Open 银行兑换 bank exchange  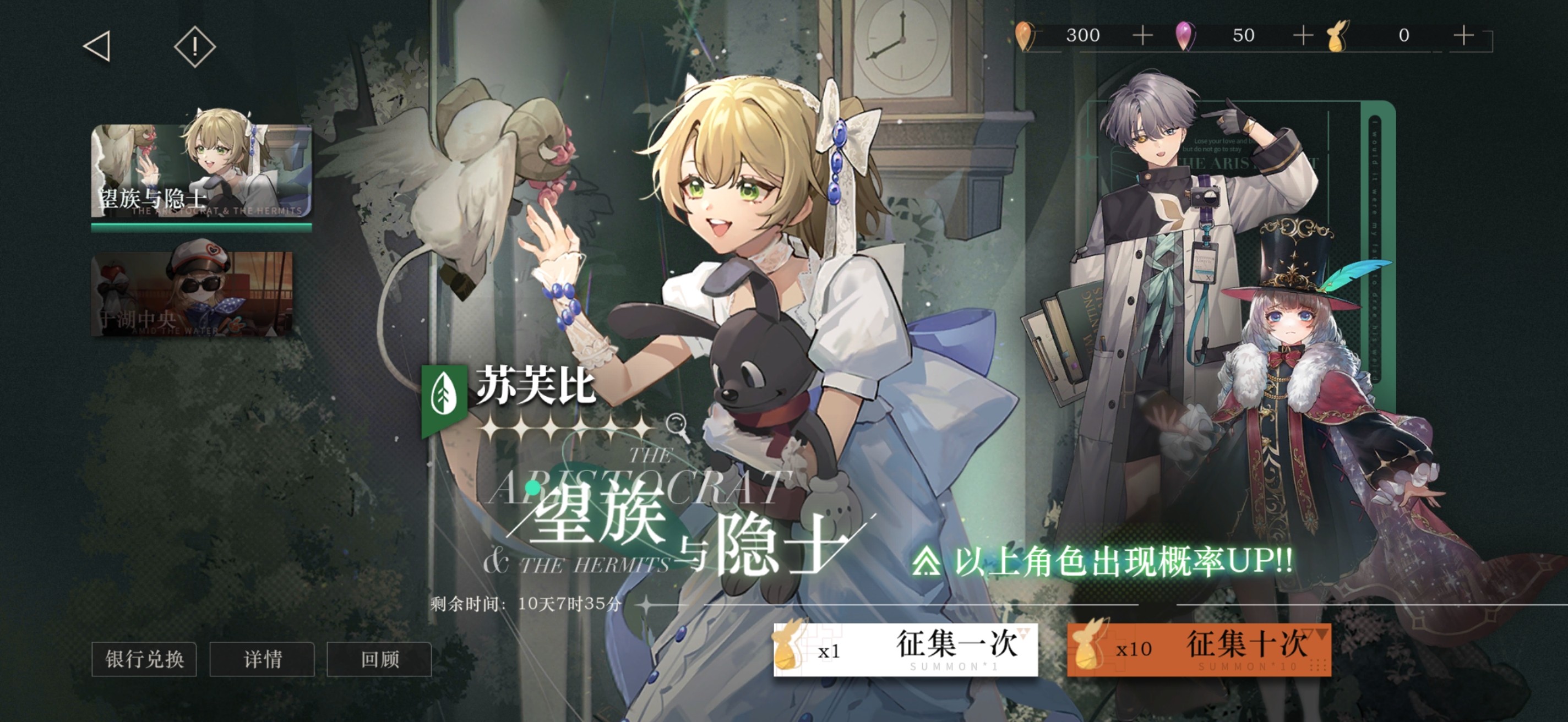pyautogui.click(x=144, y=659)
